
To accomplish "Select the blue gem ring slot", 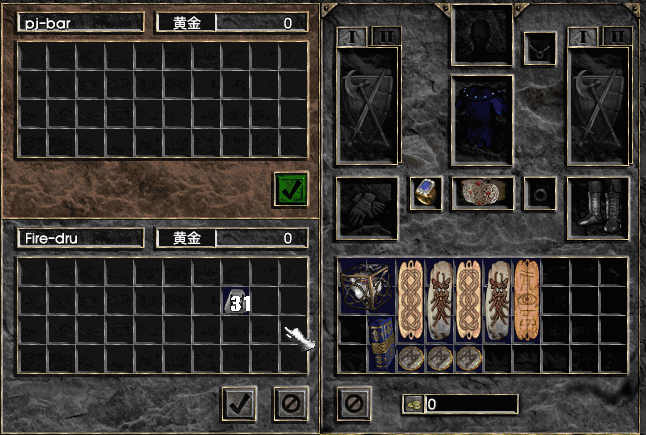I will 426,193.
